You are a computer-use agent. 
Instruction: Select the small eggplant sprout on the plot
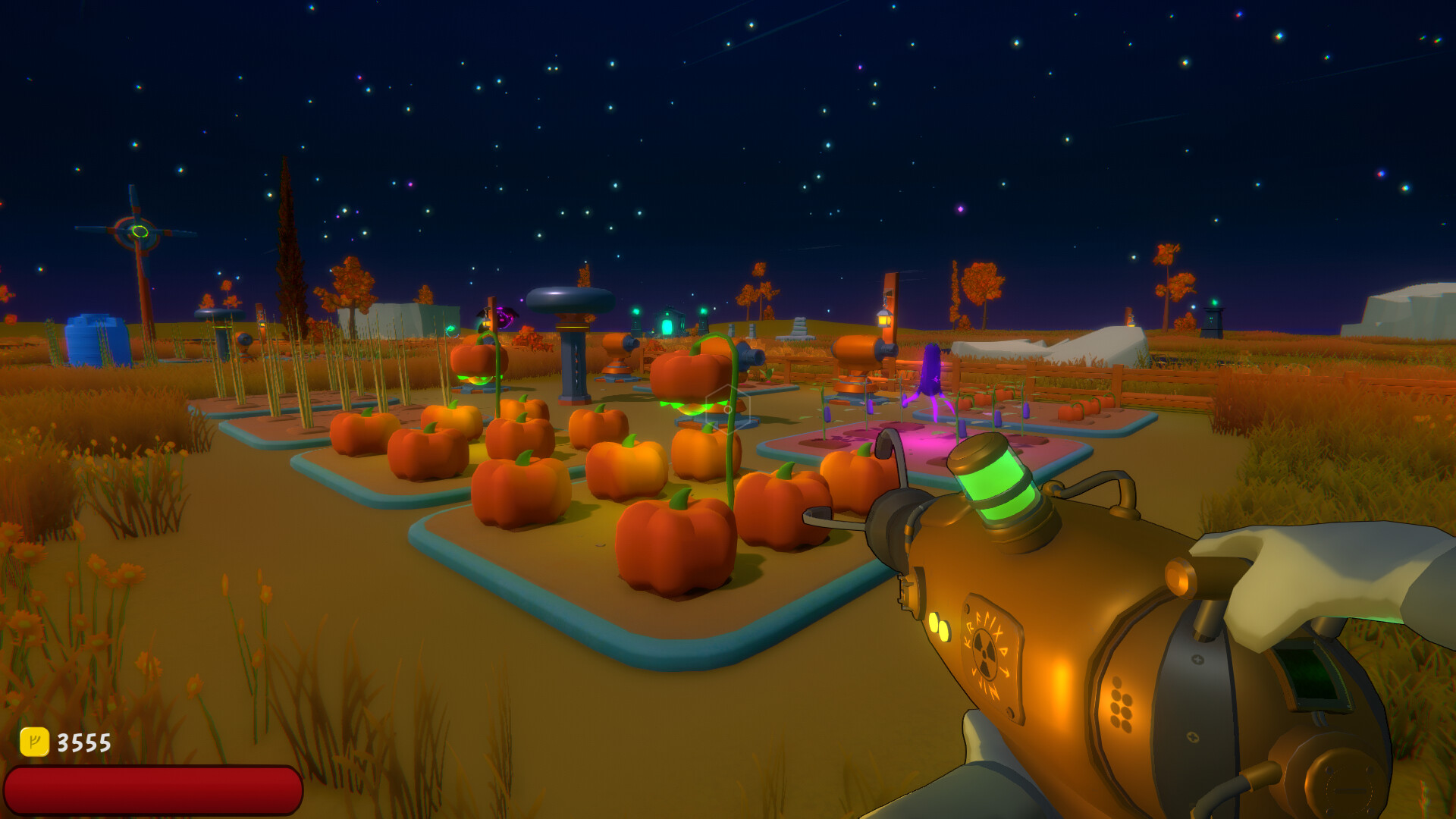coord(827,414)
